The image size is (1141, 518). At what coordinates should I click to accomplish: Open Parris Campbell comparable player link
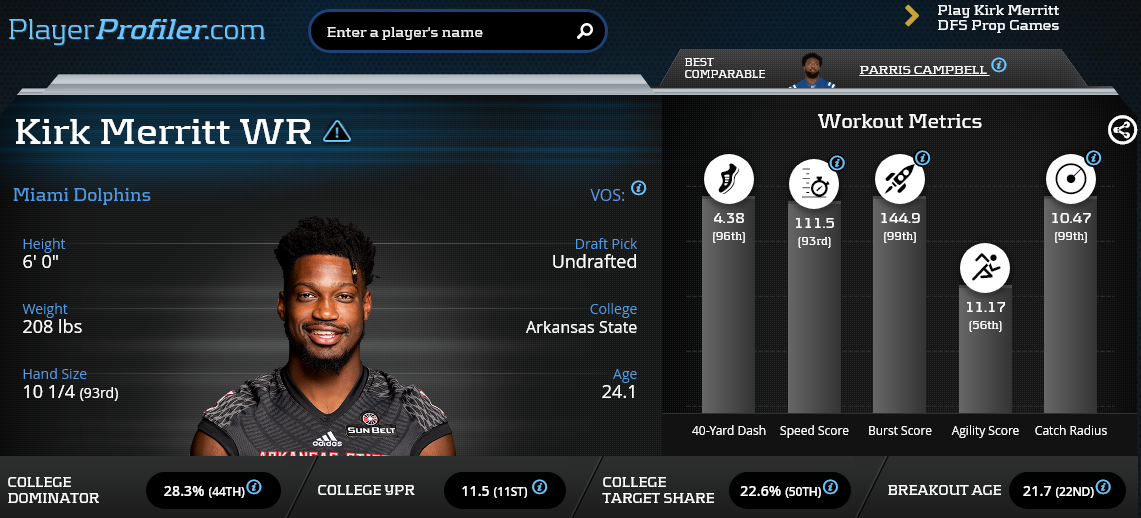coord(923,70)
